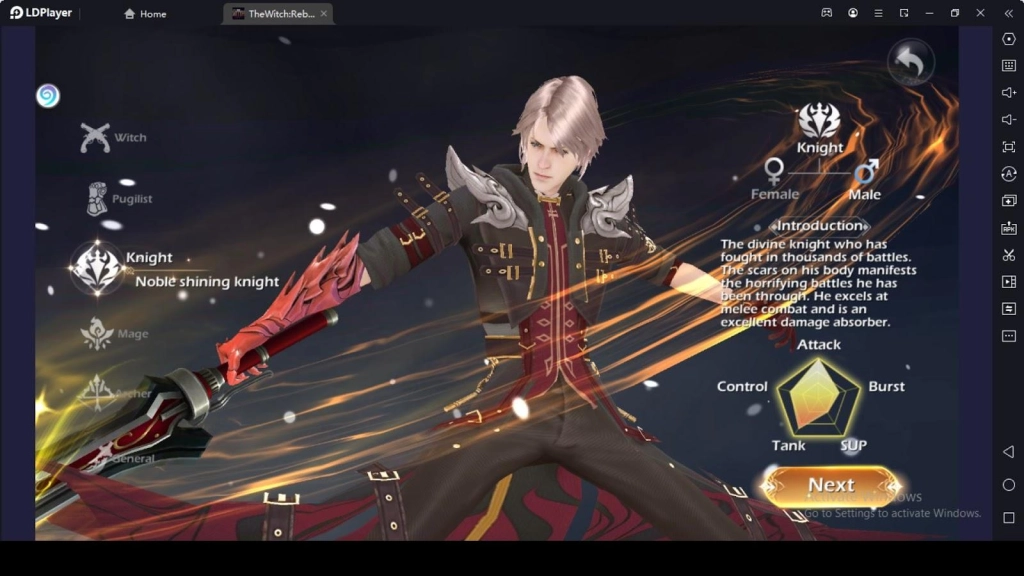Open the LDPlayer Home tab
Screen dimensions: 1024x576
145,14
